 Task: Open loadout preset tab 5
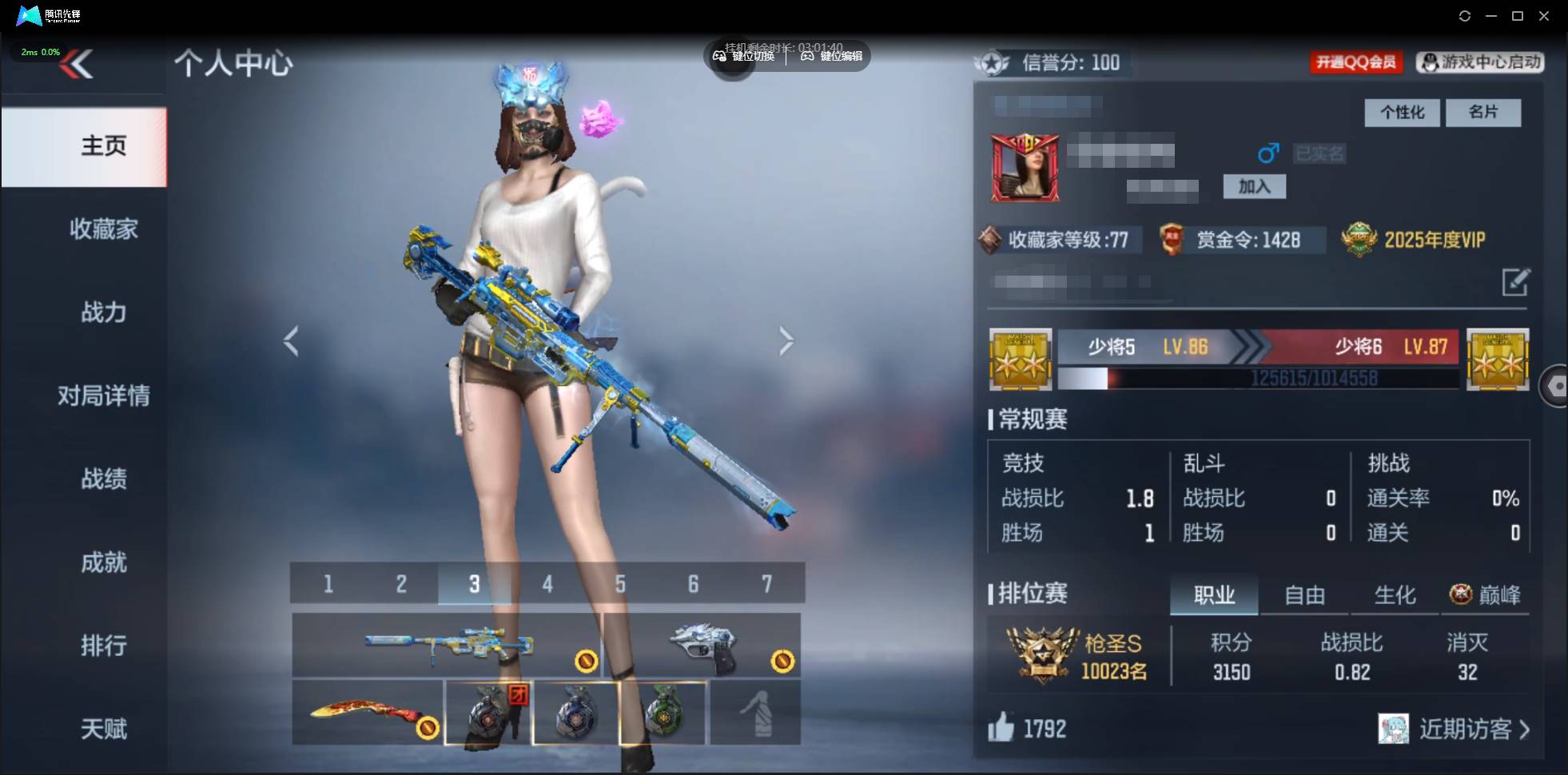tap(621, 583)
